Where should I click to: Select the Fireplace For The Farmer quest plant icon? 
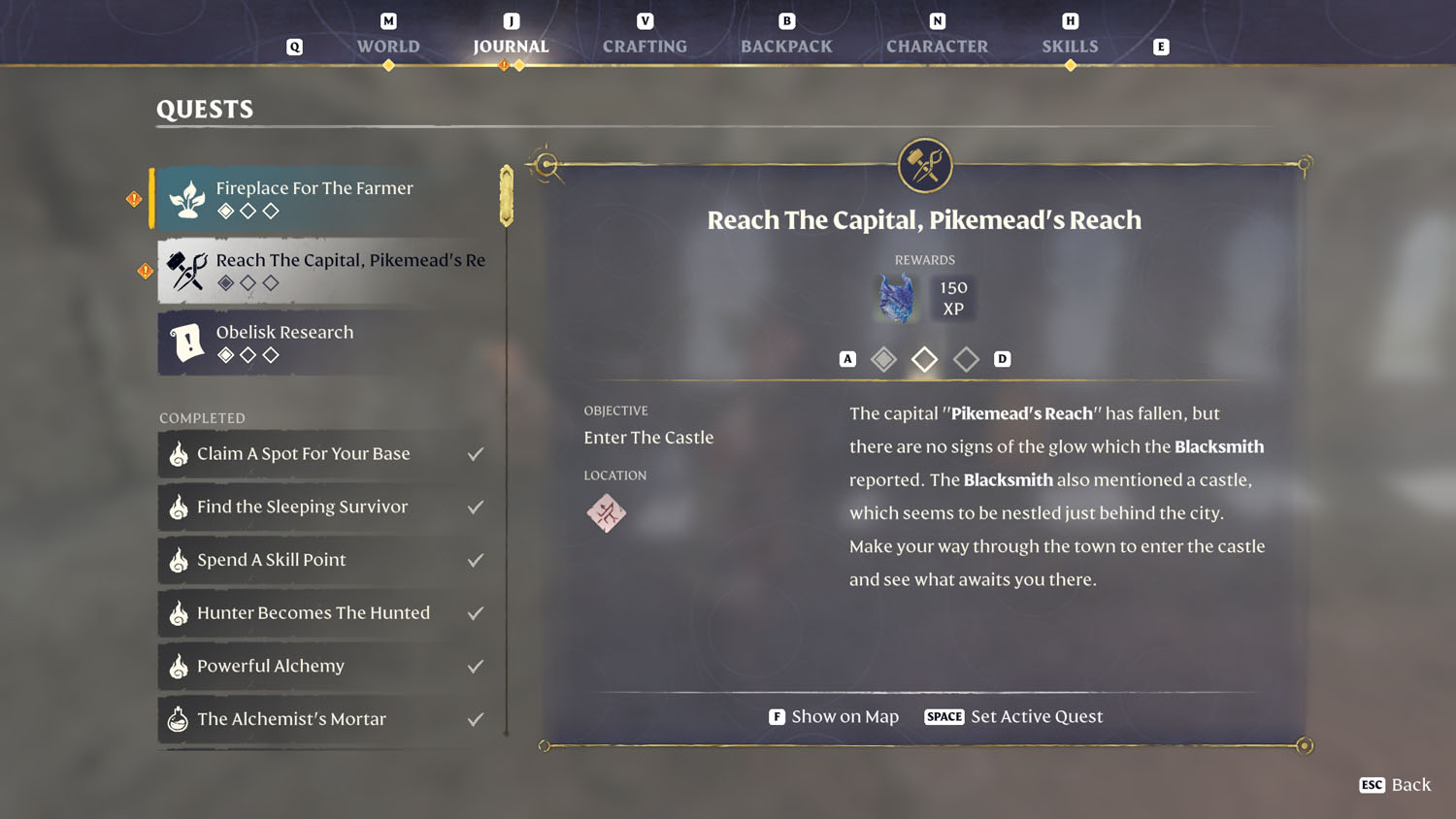[x=186, y=198]
